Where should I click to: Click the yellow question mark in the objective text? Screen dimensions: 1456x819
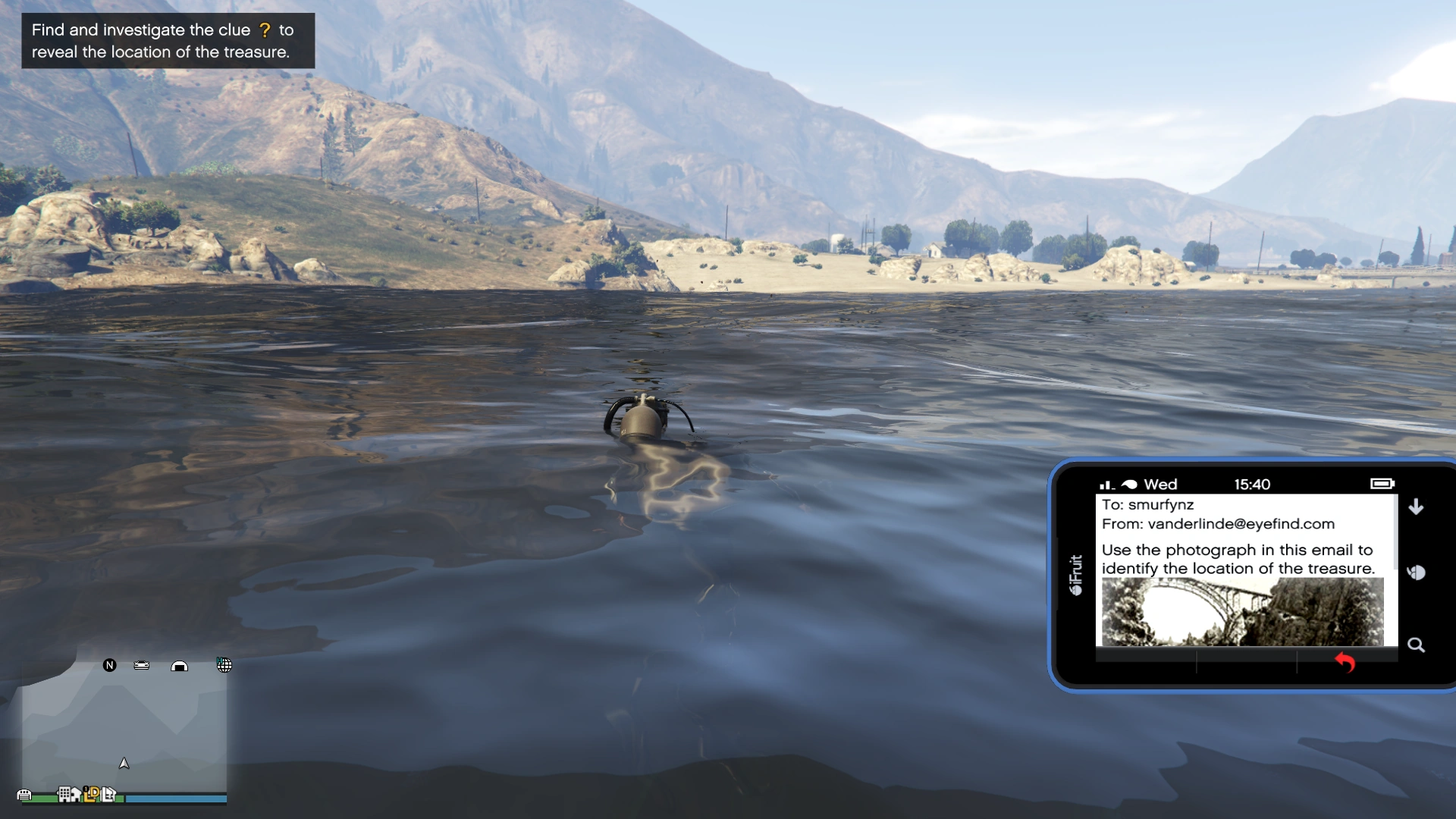click(x=265, y=30)
